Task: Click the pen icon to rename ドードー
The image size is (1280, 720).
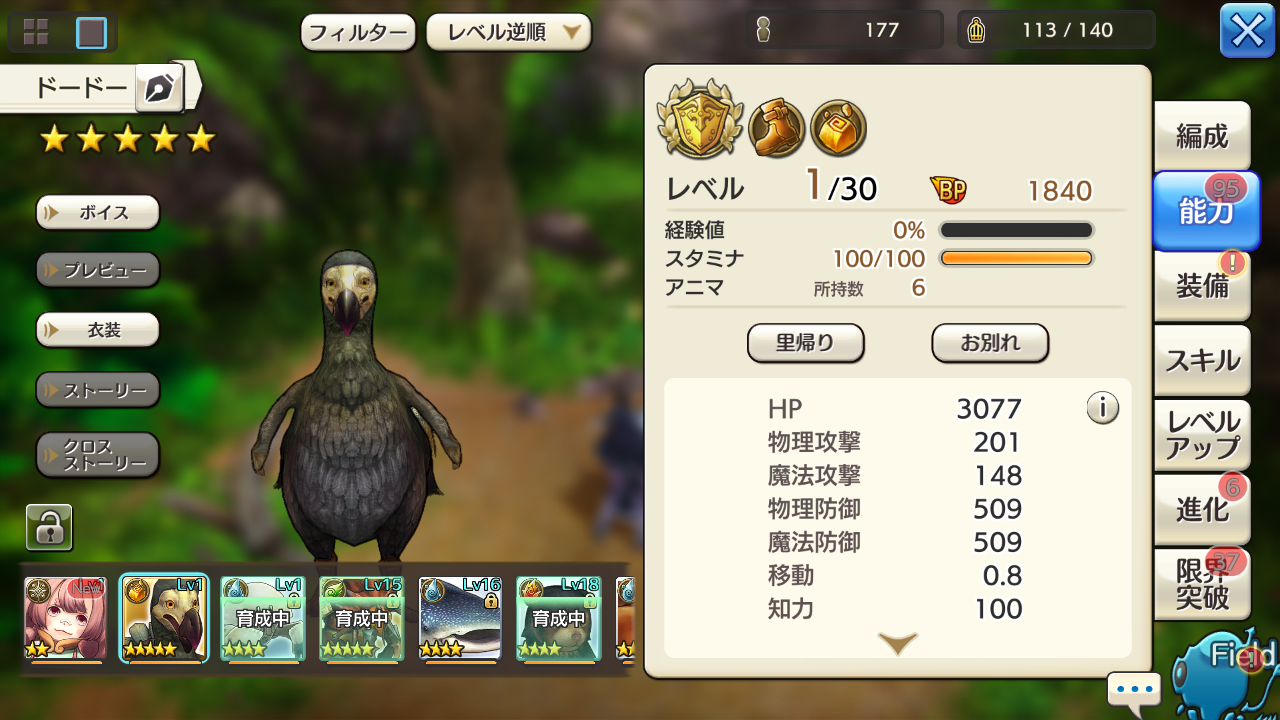Action: [160, 88]
